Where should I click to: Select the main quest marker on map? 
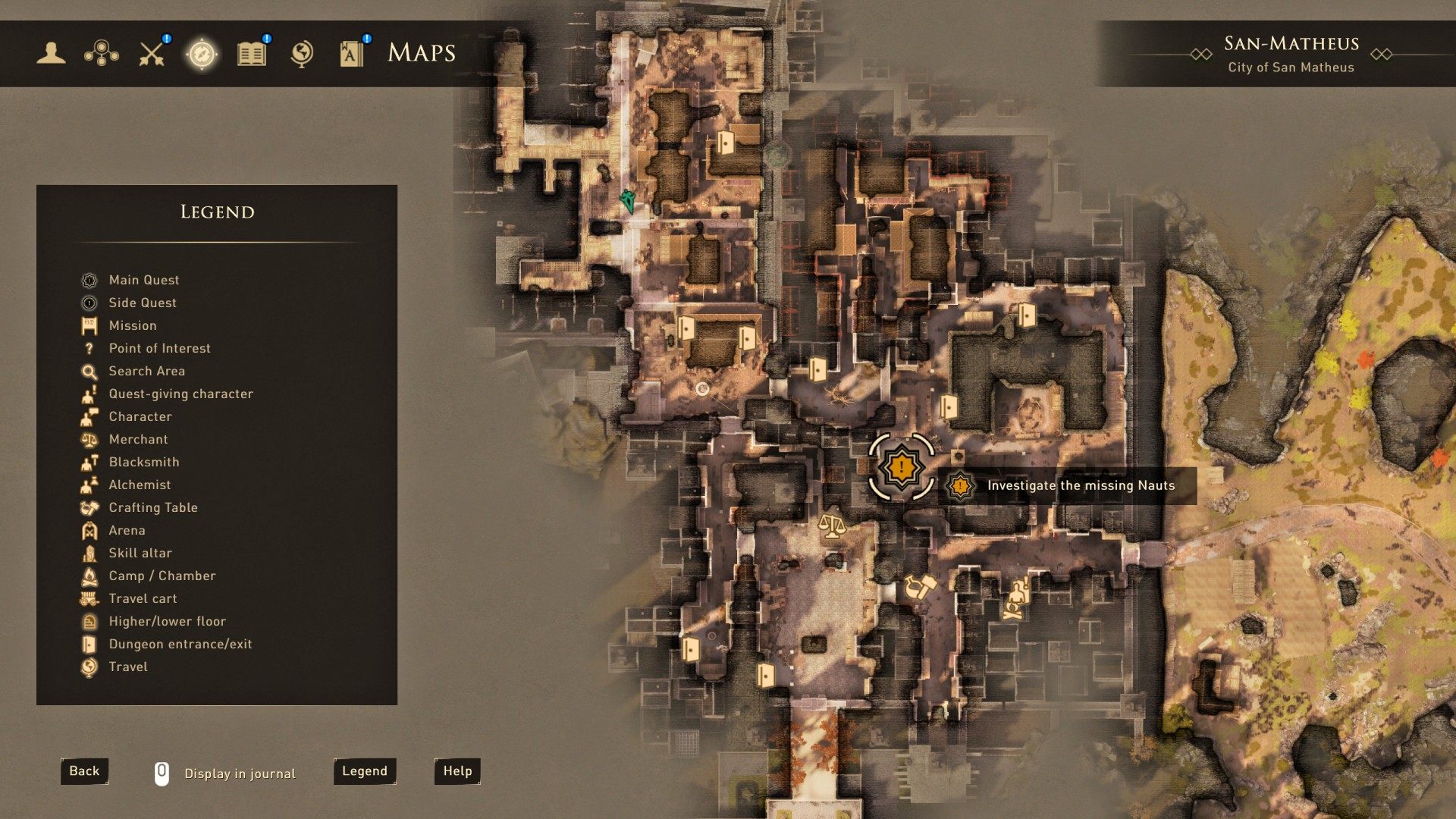point(901,467)
